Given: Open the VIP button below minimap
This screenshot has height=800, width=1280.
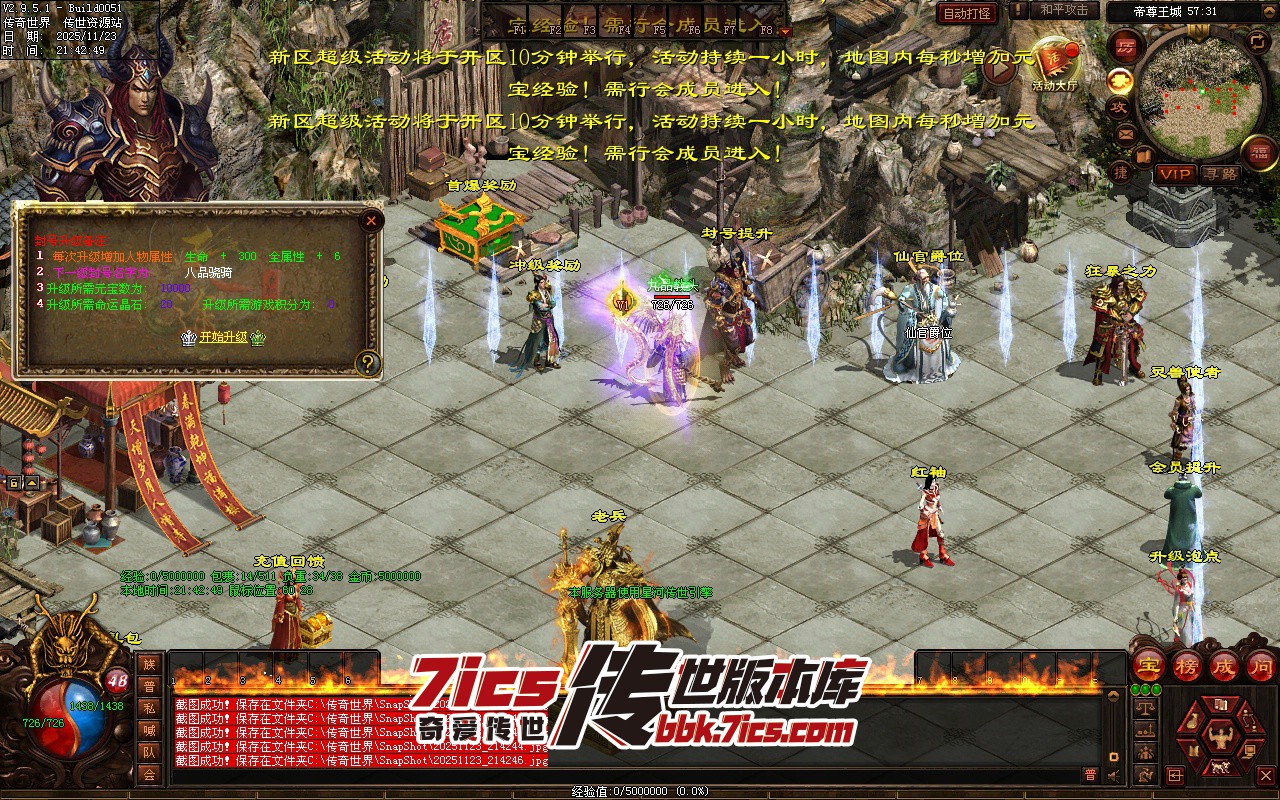Looking at the screenshot, I should pos(1175,174).
